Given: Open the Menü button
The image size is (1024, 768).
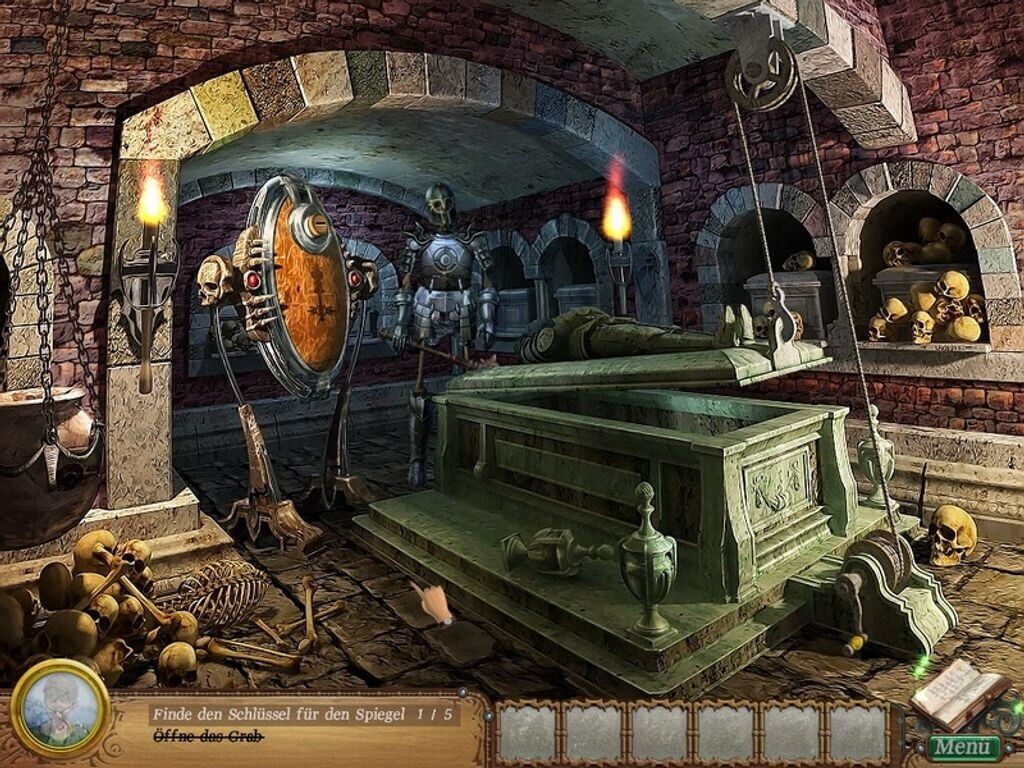Looking at the screenshot, I should pyautogui.click(x=963, y=746).
